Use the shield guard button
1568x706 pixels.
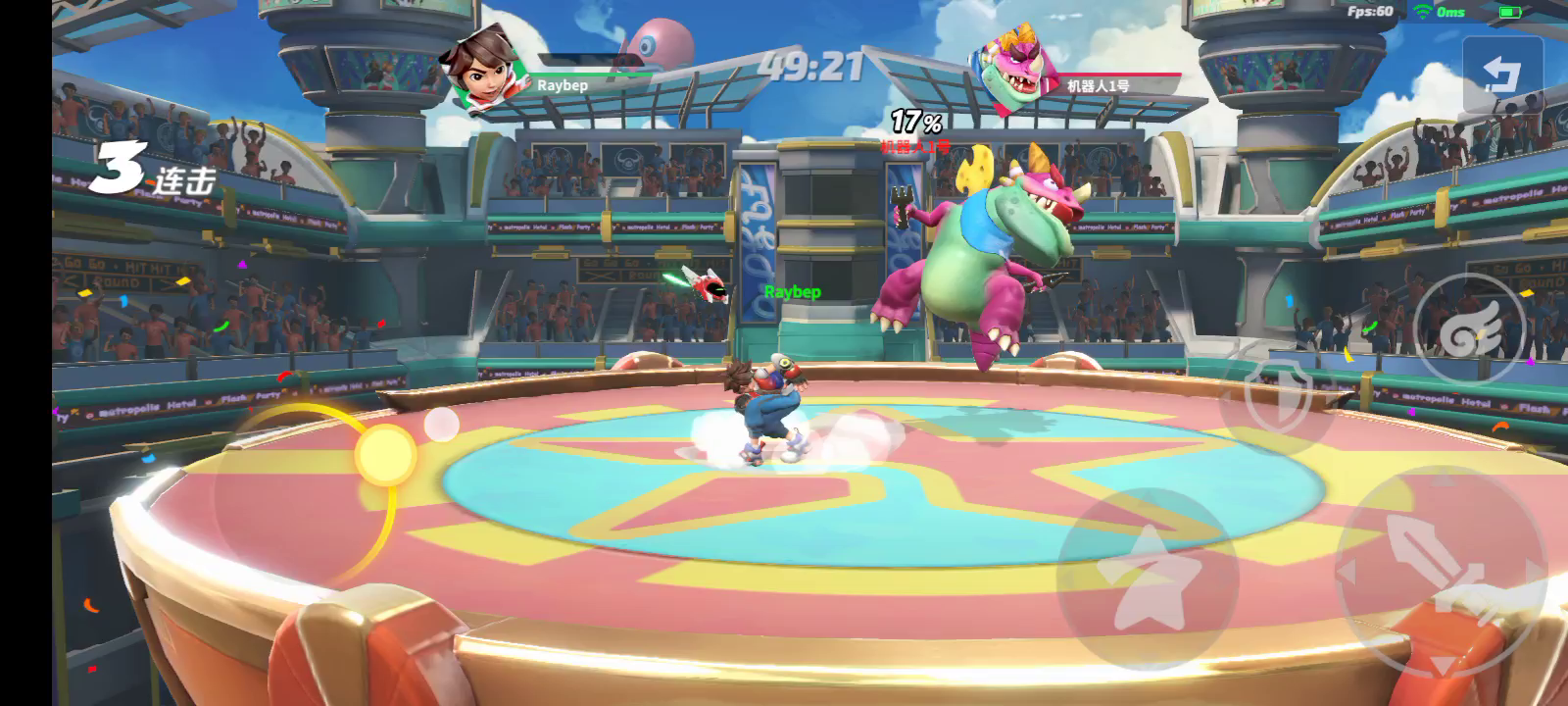tap(1276, 393)
